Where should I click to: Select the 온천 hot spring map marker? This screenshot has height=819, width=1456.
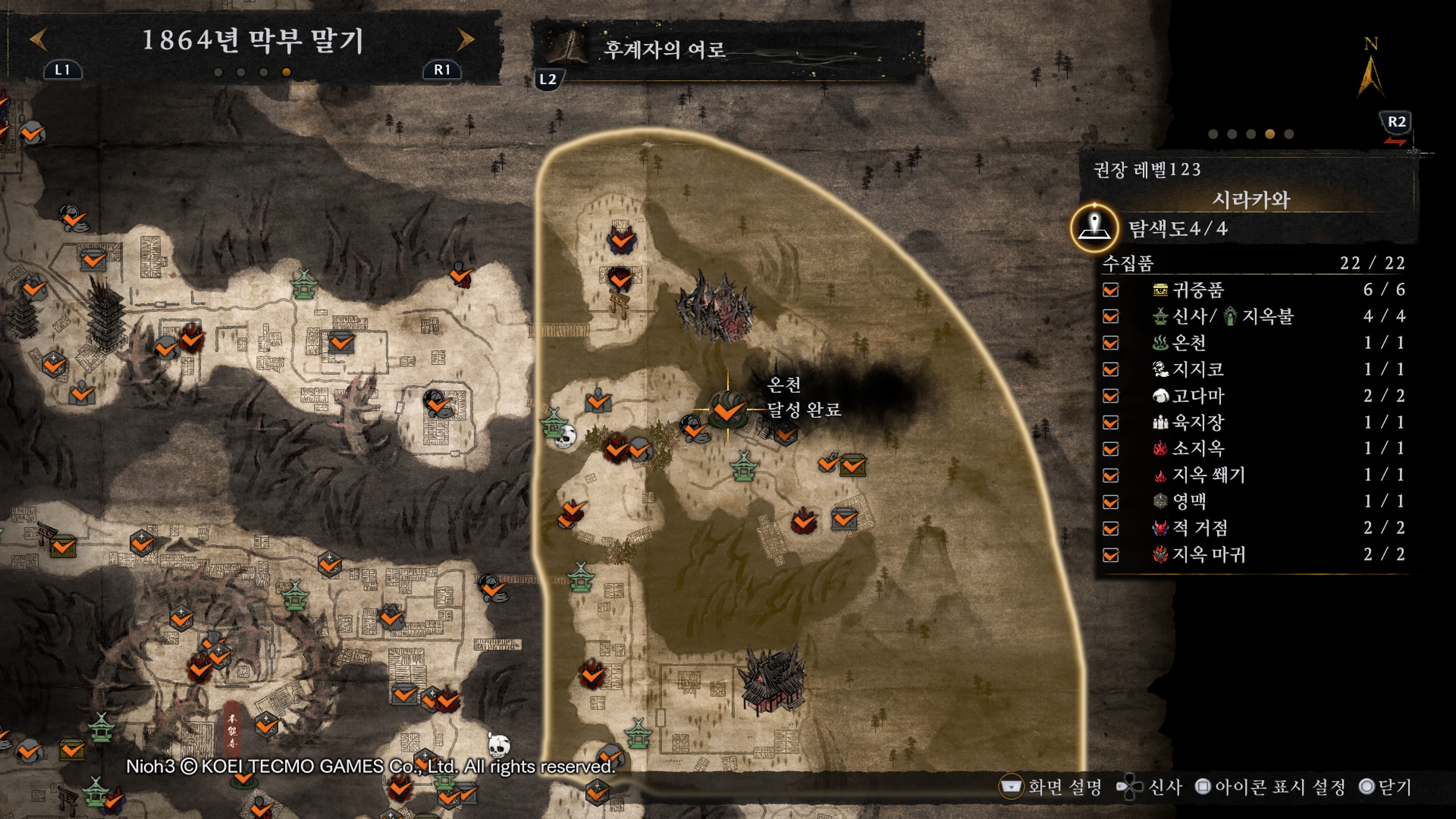727,409
